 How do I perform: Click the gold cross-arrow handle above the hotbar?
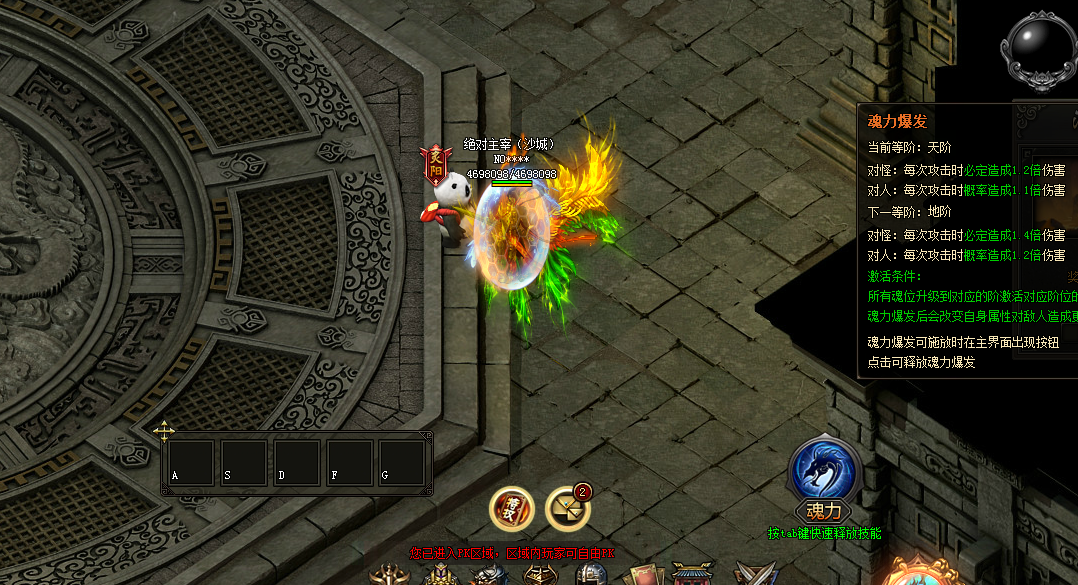(164, 431)
